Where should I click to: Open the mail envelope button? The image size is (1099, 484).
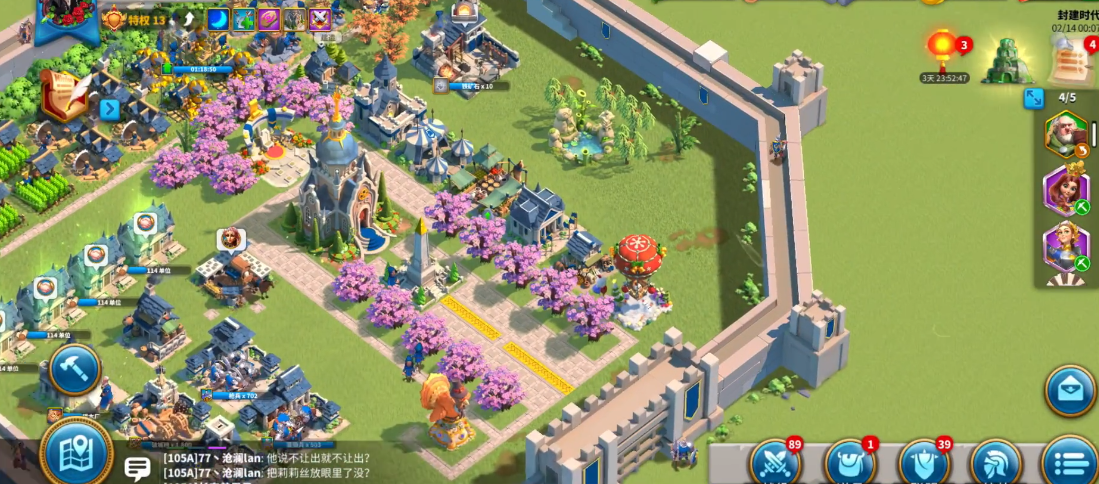[x=1070, y=390]
